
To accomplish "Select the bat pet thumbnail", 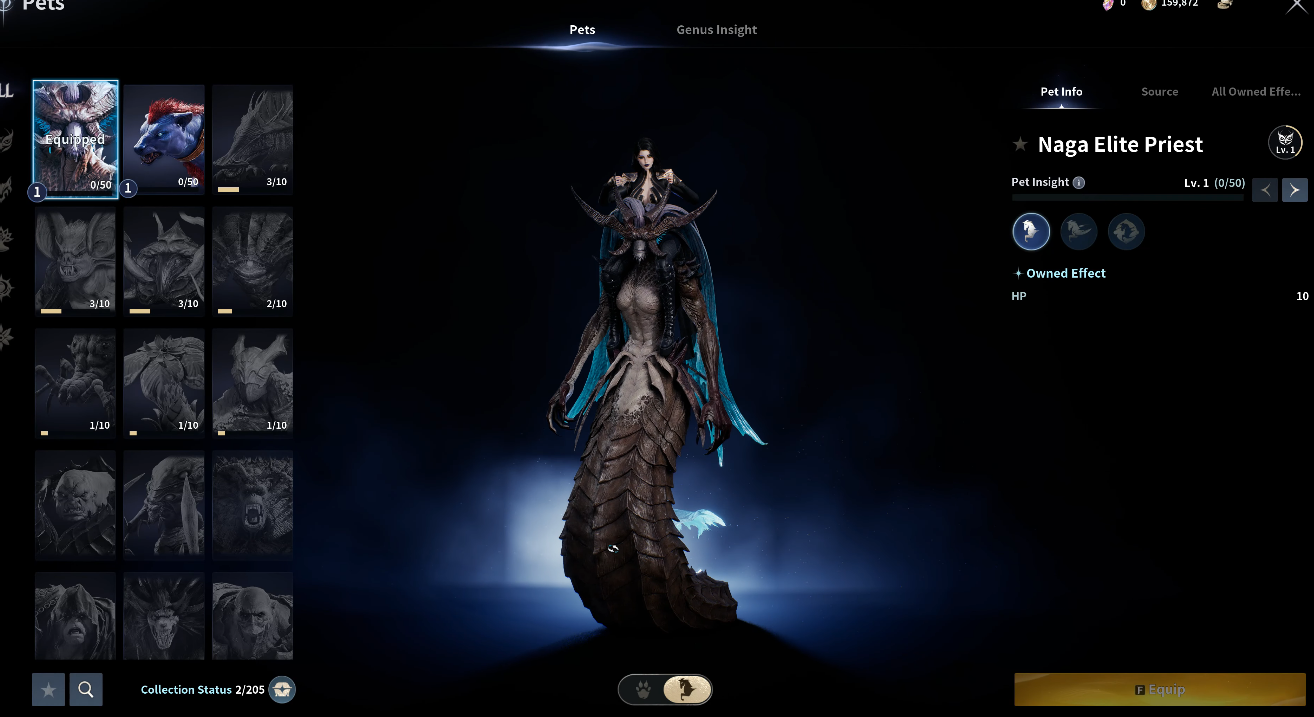I will (76, 260).
